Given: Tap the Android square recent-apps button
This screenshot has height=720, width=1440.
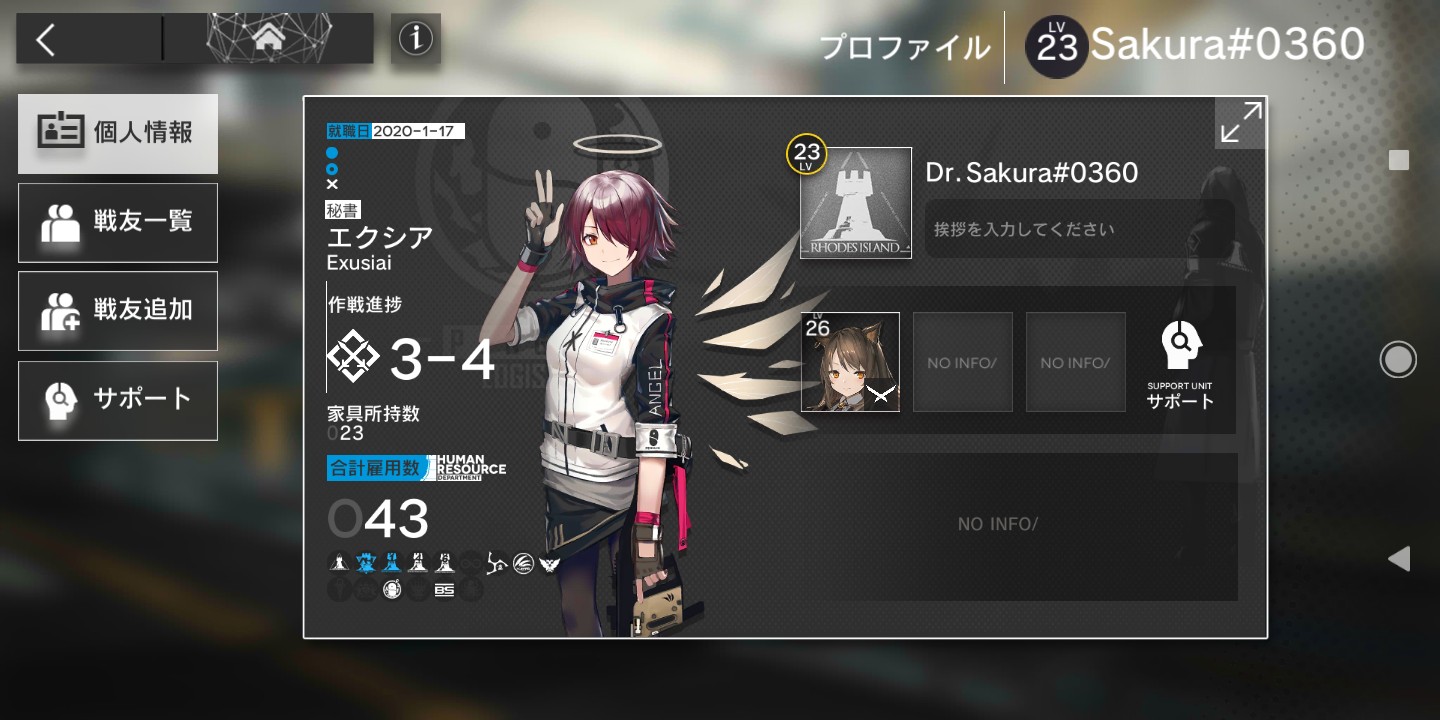Looking at the screenshot, I should click(x=1399, y=160).
